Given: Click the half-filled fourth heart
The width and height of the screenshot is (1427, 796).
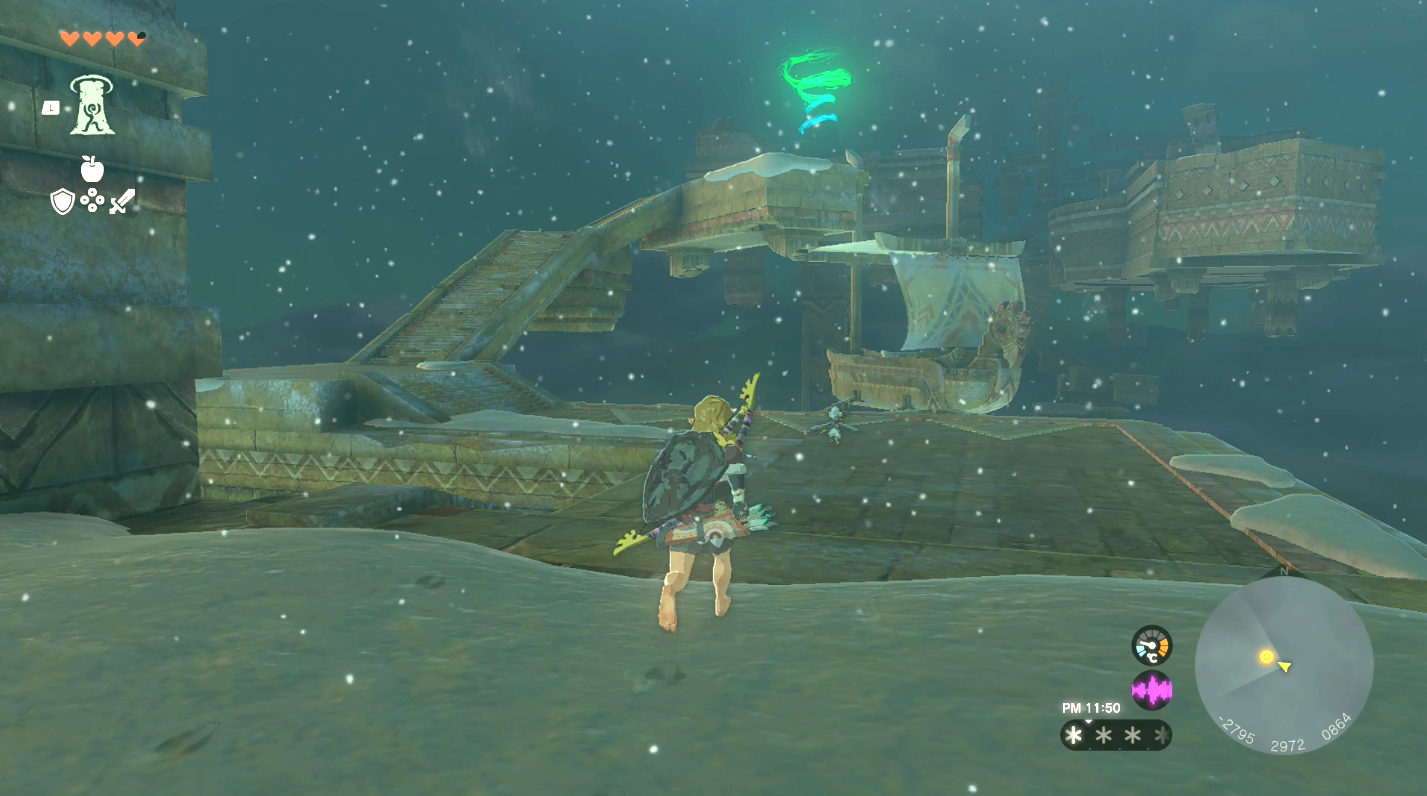Looking at the screenshot, I should [x=135, y=38].
